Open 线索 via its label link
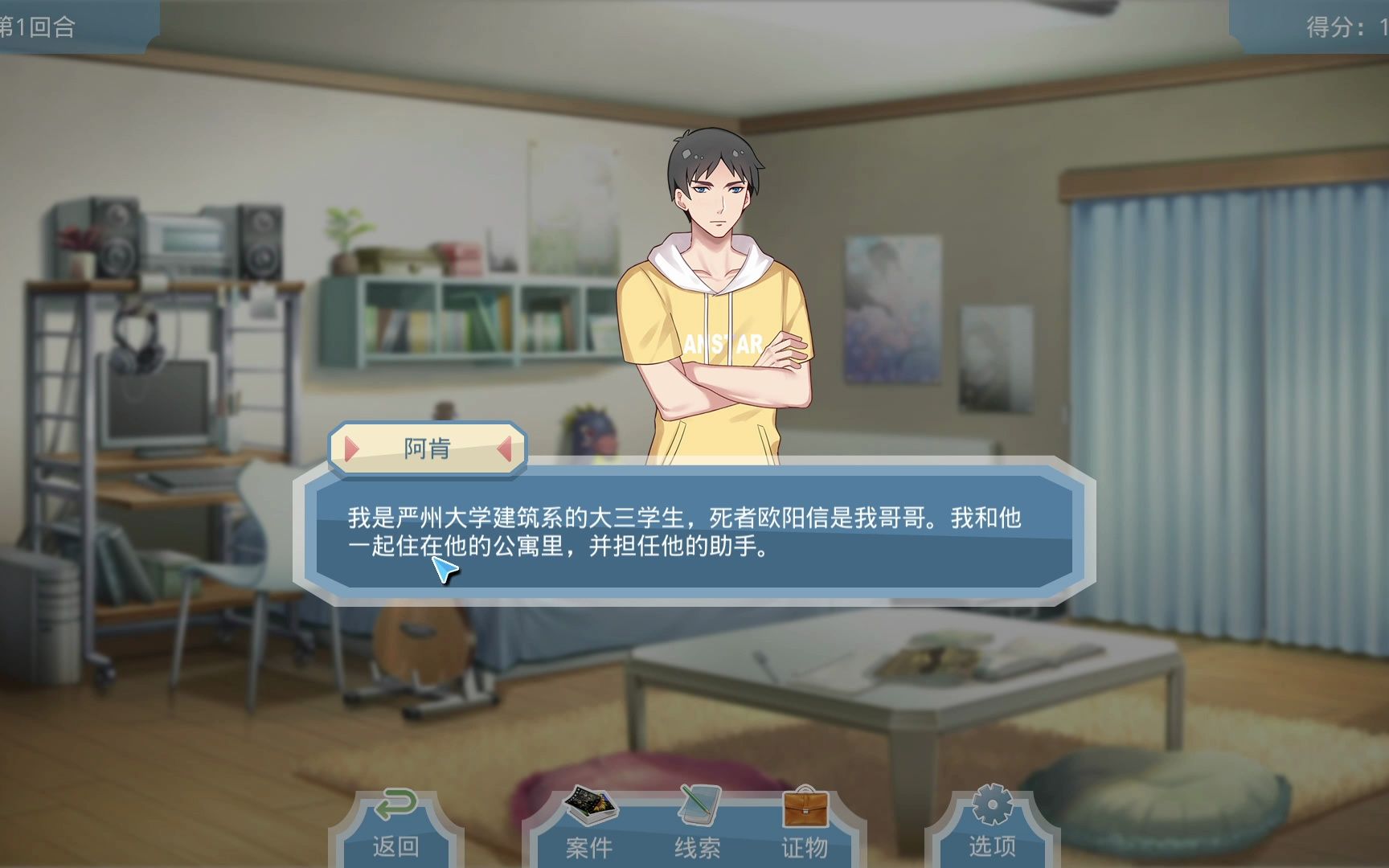This screenshot has width=1389, height=868. click(x=698, y=846)
